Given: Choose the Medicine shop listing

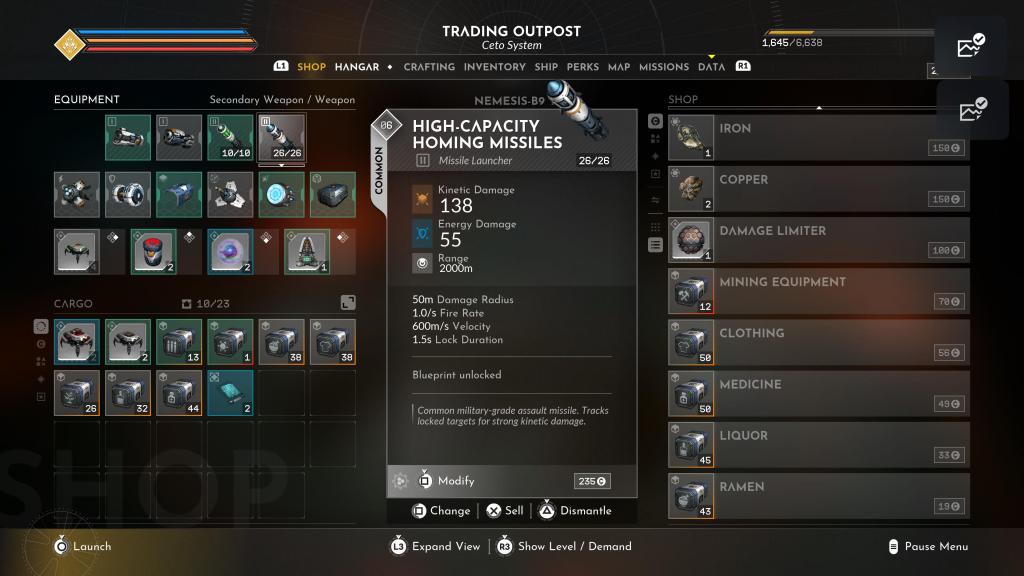Looking at the screenshot, I should click(x=818, y=393).
